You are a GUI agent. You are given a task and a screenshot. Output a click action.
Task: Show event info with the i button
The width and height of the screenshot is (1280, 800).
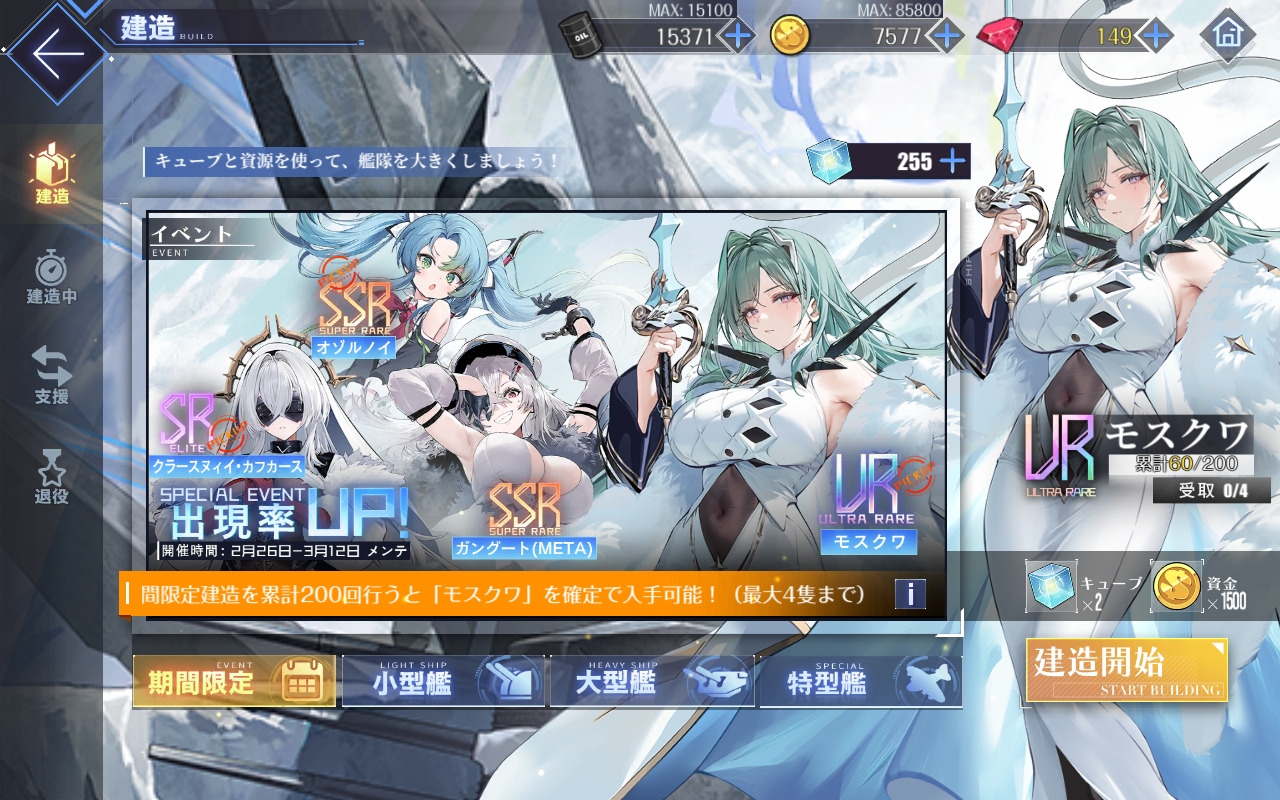coord(910,594)
